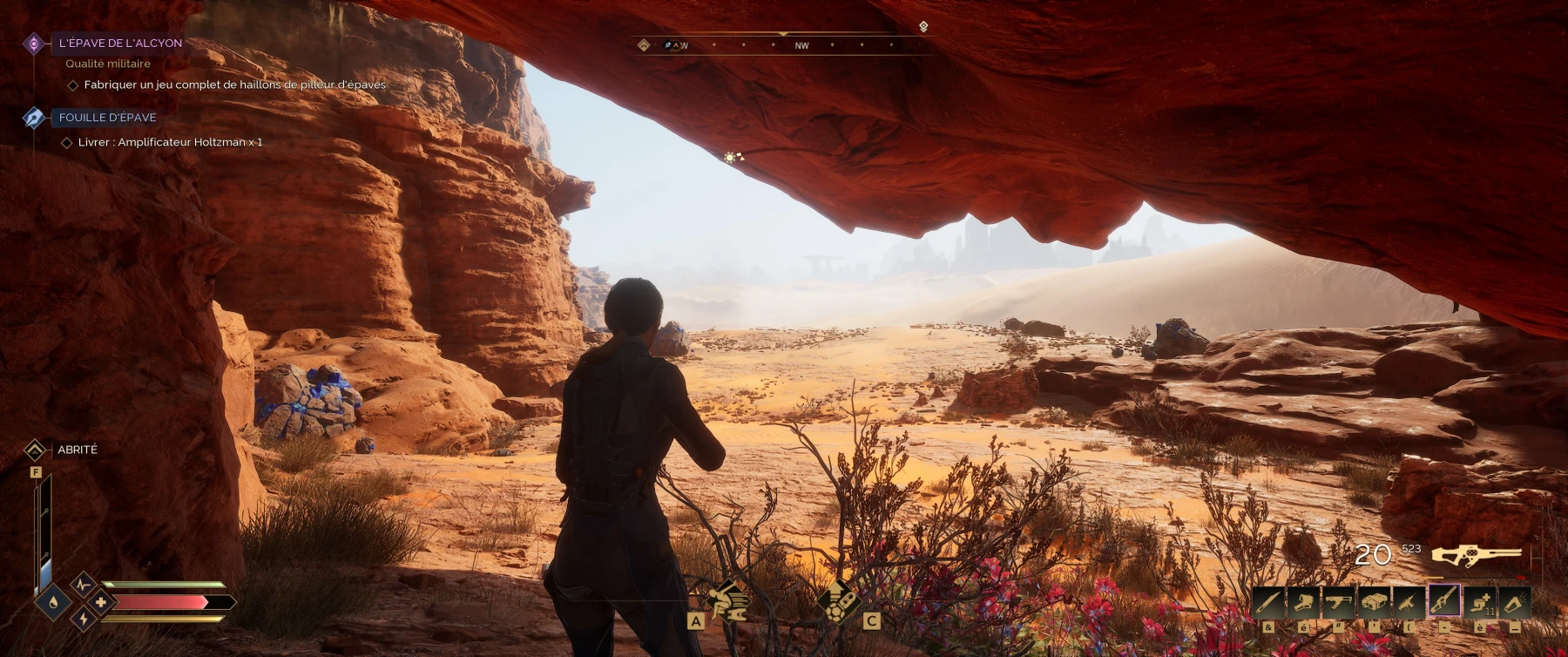Select the binoculars hotbar slot

pyautogui.click(x=1374, y=602)
